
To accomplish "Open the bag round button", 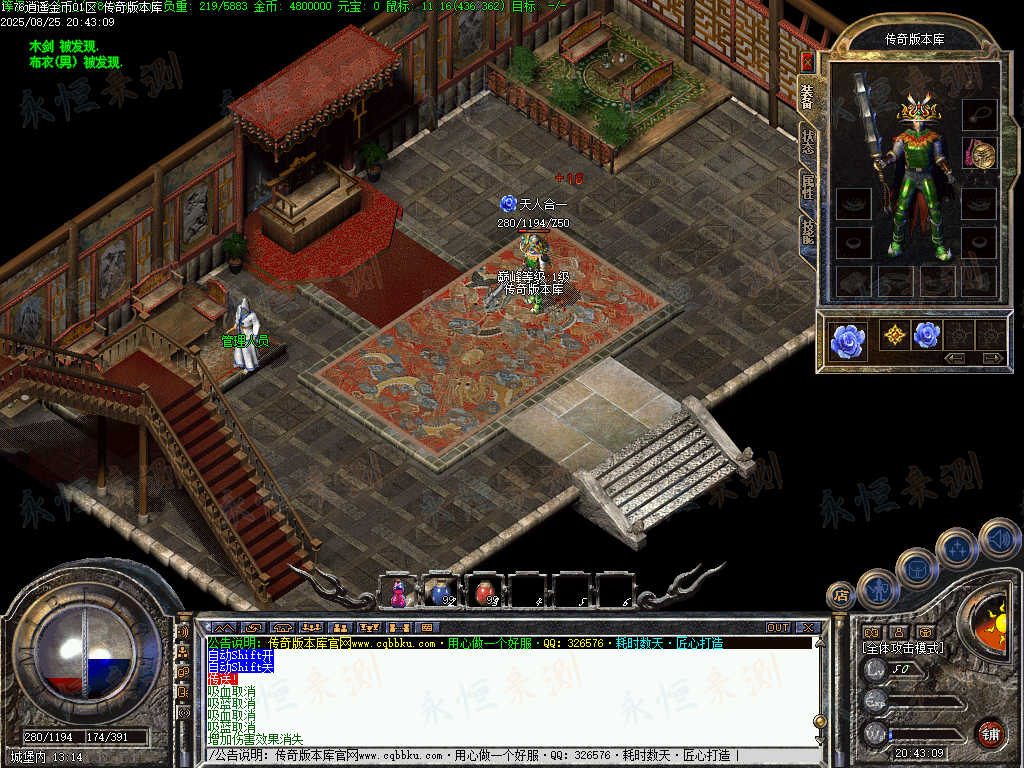I will pyautogui.click(x=916, y=568).
